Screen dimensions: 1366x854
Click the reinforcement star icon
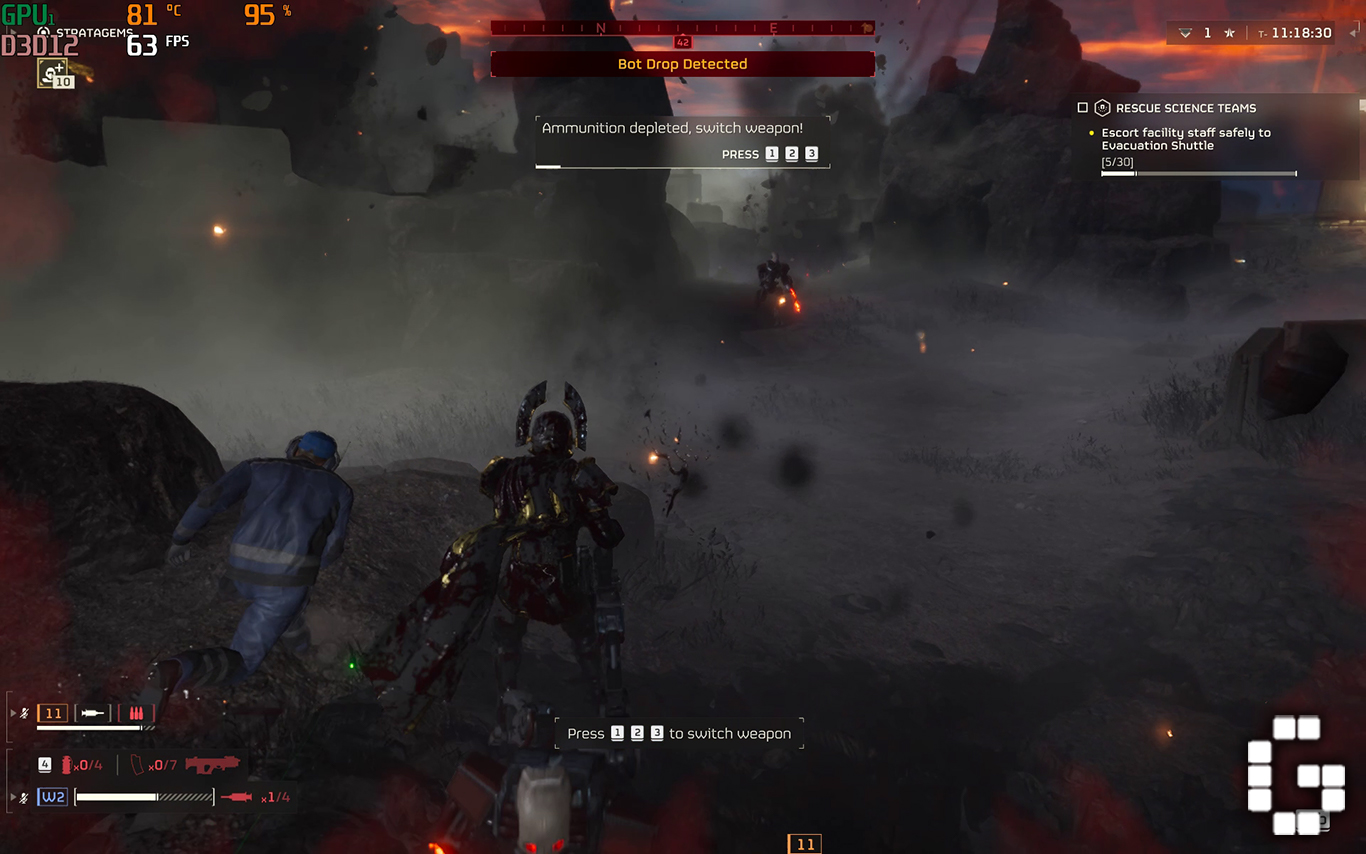(1229, 33)
